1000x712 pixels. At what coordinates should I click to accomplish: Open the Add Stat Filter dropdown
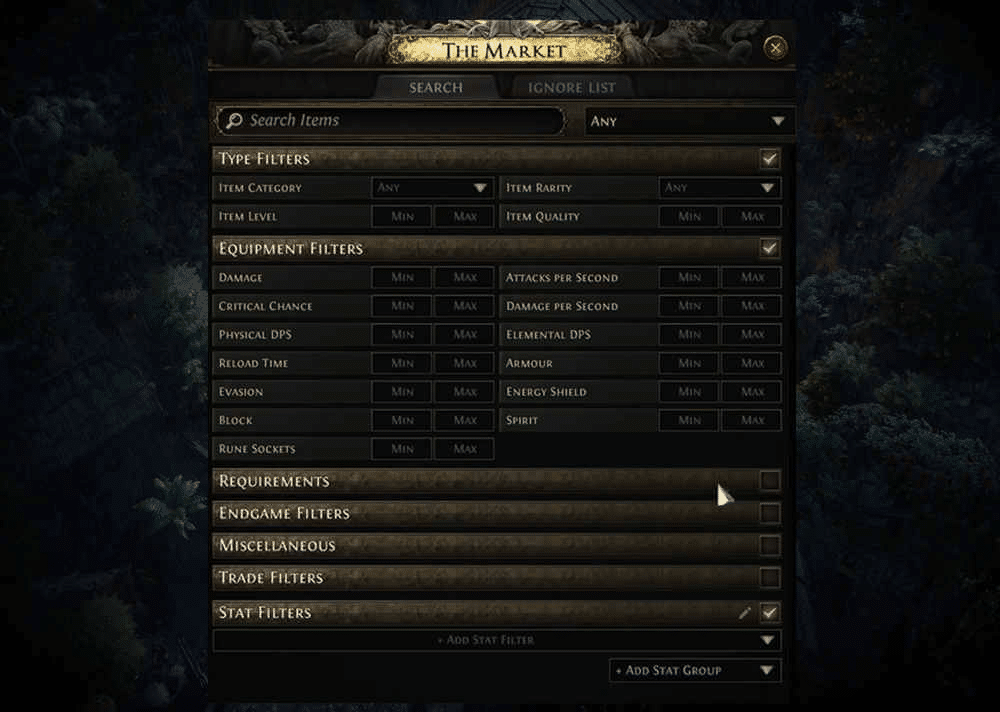click(x=497, y=640)
